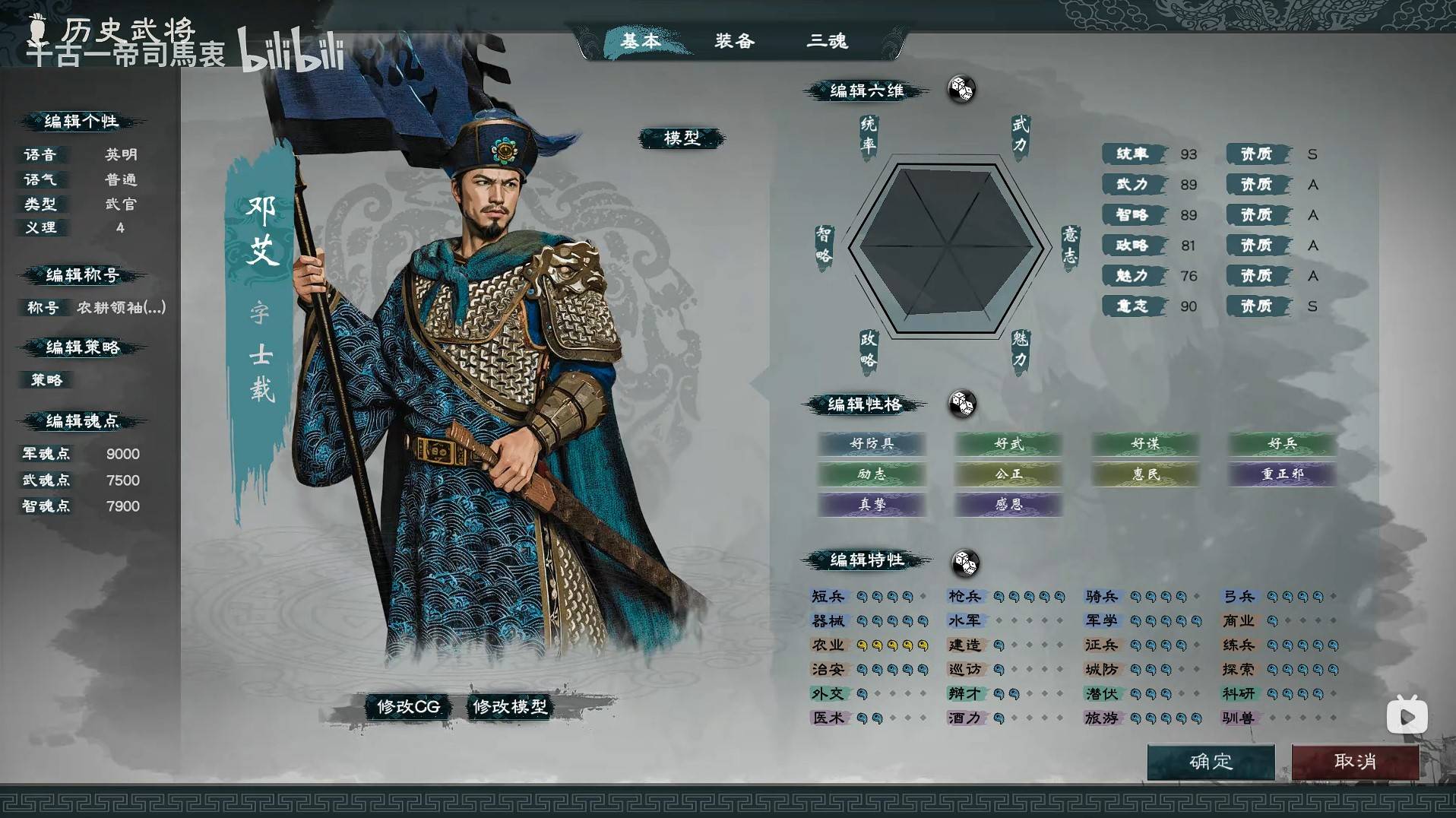The height and width of the screenshot is (818, 1456).
Task: Open the 语音 voice selector showing 英明
Action: (122, 154)
